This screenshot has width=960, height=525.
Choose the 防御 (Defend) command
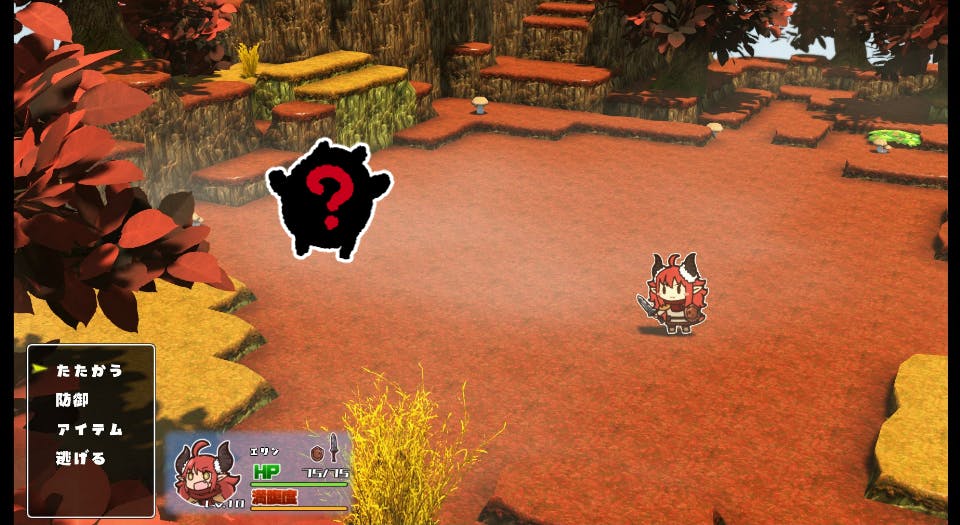click(73, 400)
